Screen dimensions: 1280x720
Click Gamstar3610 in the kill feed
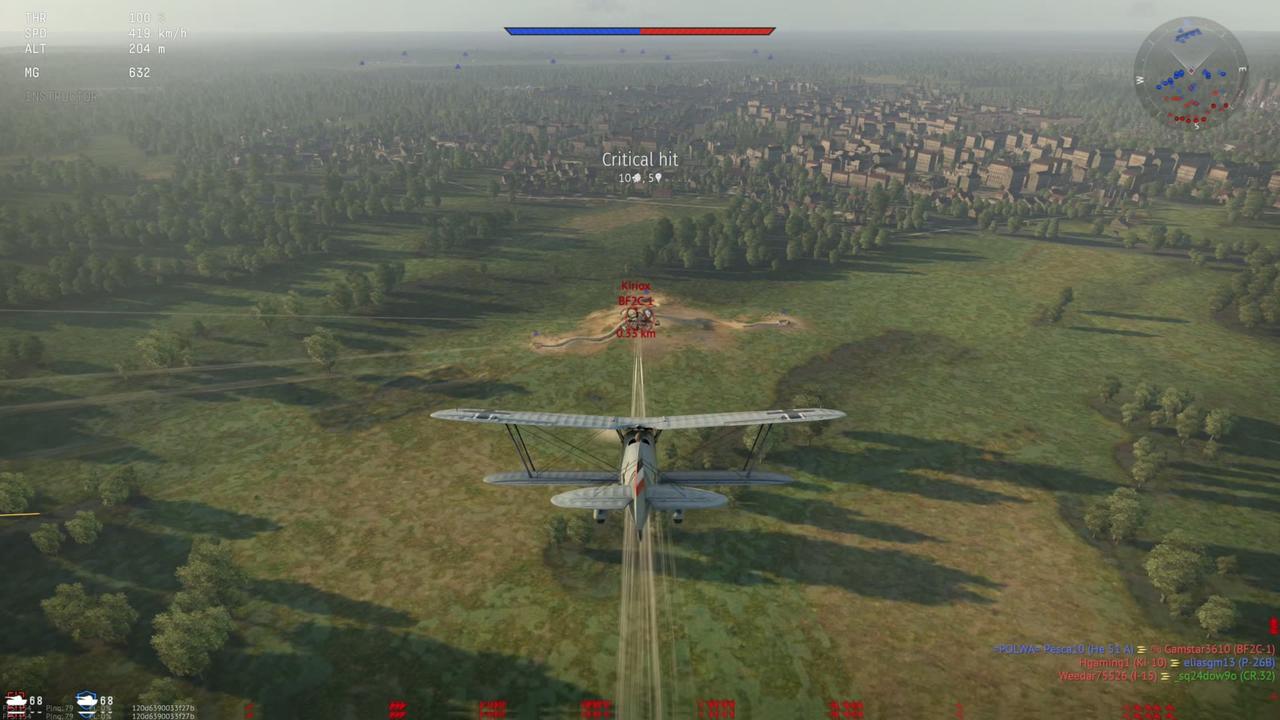1196,648
